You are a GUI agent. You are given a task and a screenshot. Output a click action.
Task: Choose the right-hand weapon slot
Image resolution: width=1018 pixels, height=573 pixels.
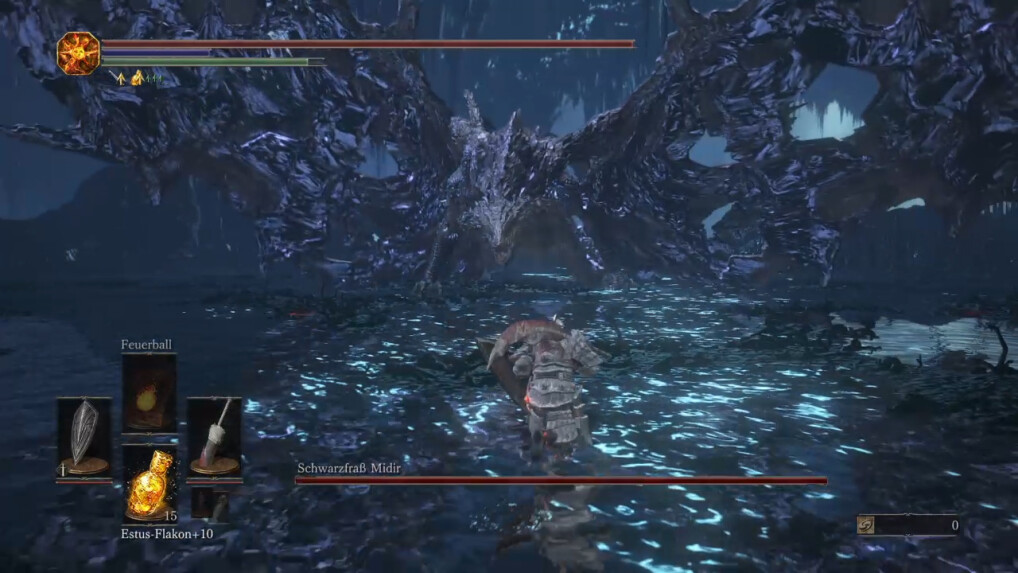[214, 437]
